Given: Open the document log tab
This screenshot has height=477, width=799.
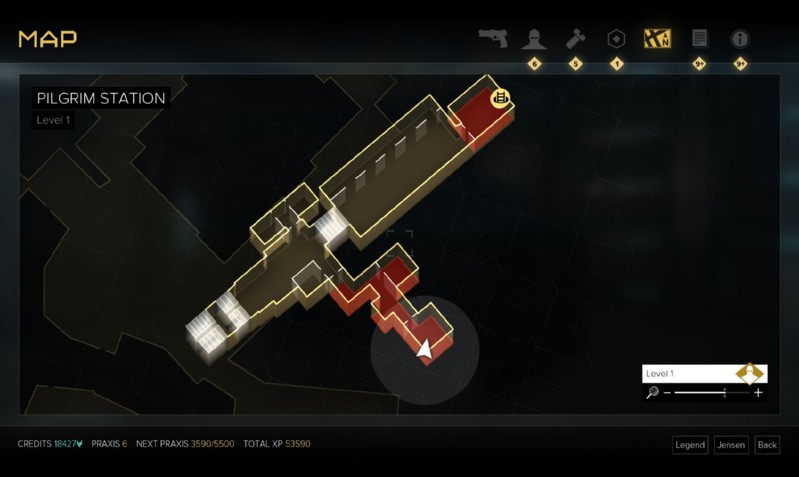Looking at the screenshot, I should 699,38.
